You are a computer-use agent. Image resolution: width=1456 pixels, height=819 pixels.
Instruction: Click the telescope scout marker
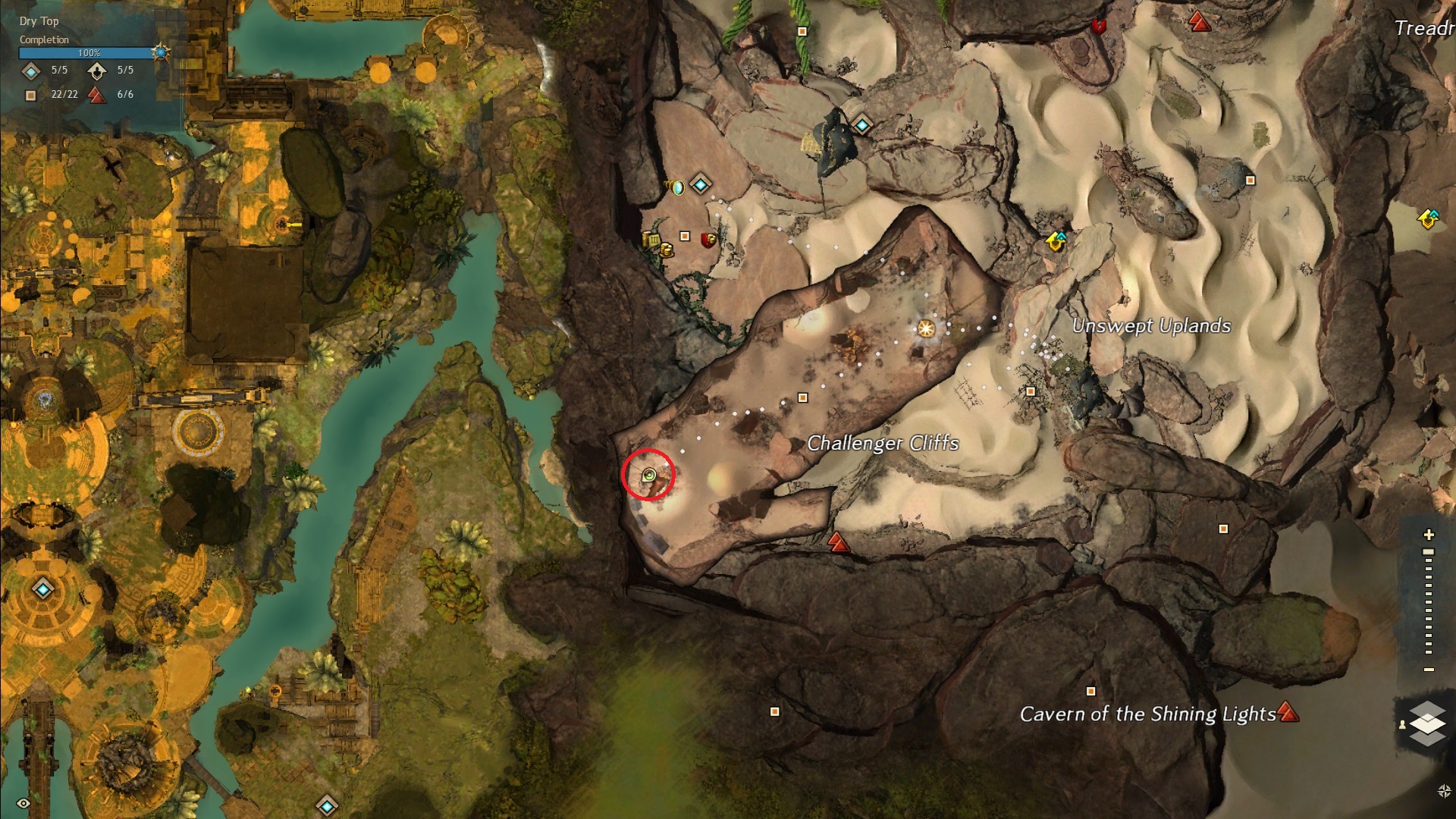(x=675, y=186)
